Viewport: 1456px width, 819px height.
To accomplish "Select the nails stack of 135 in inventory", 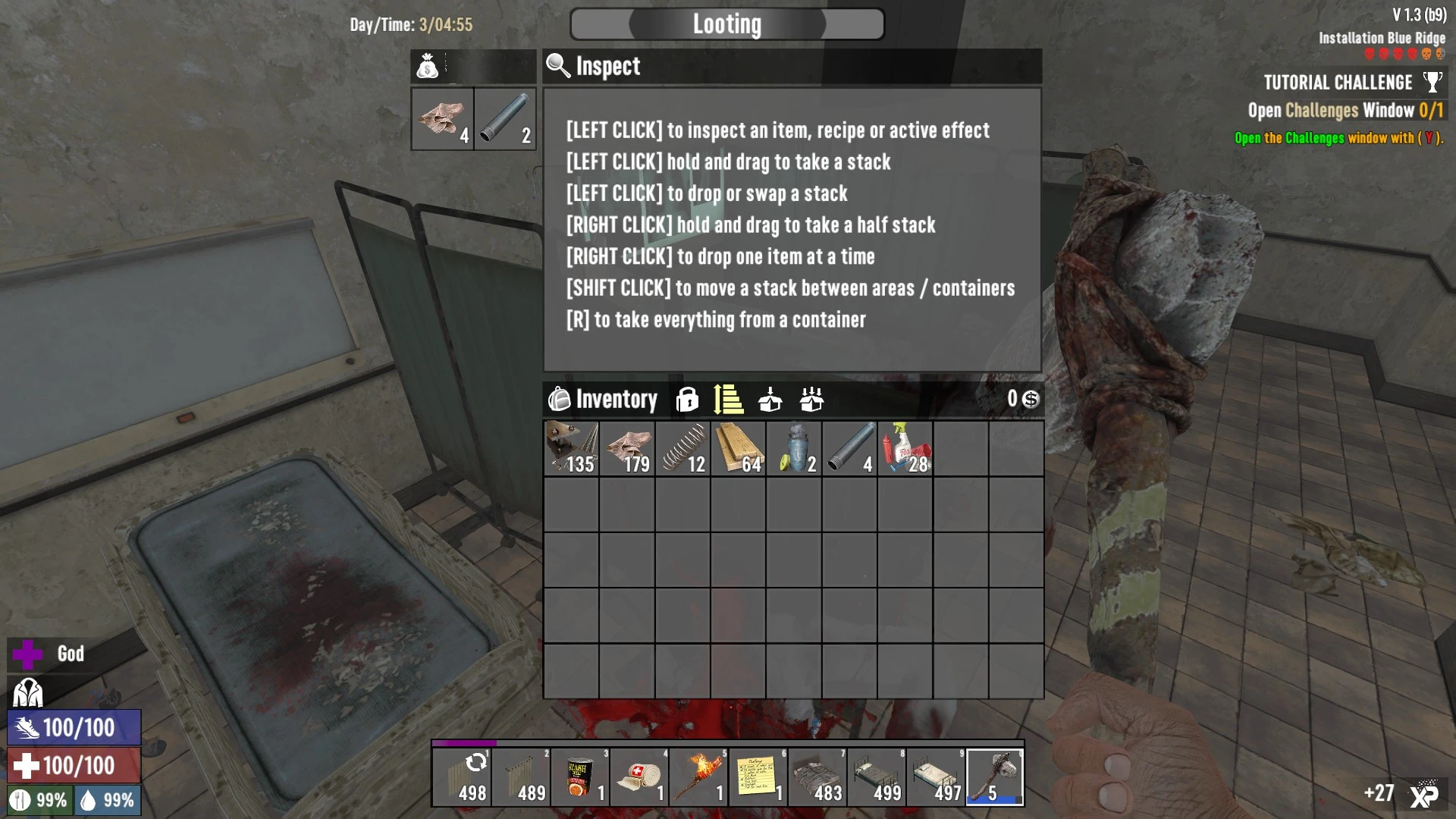I will 572,449.
